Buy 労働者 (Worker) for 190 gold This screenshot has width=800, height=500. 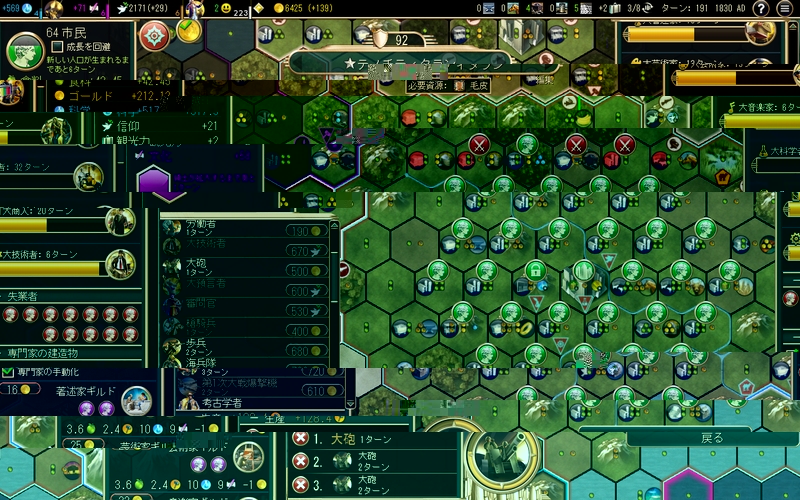[305, 231]
